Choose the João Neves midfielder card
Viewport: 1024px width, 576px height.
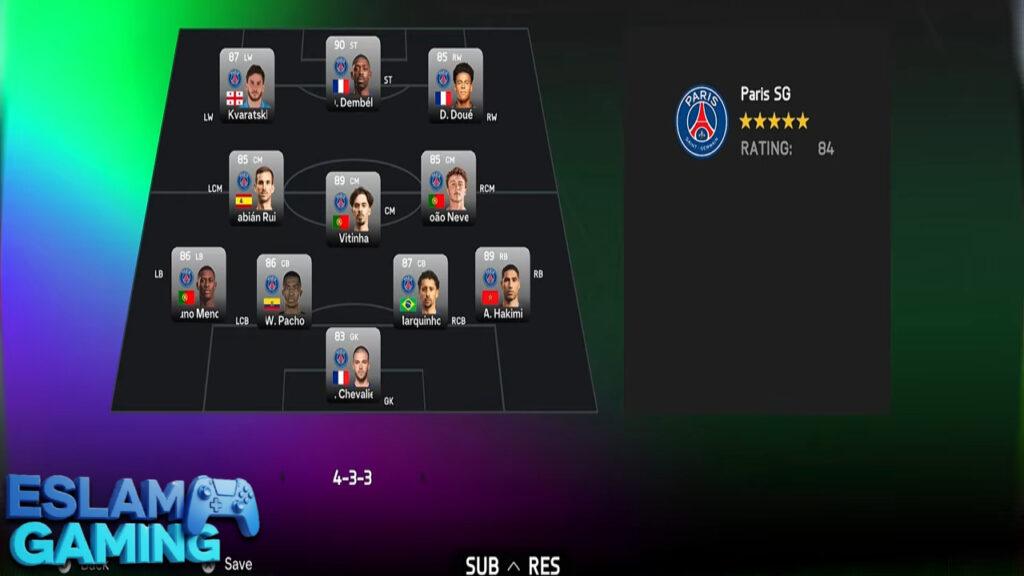pos(448,187)
